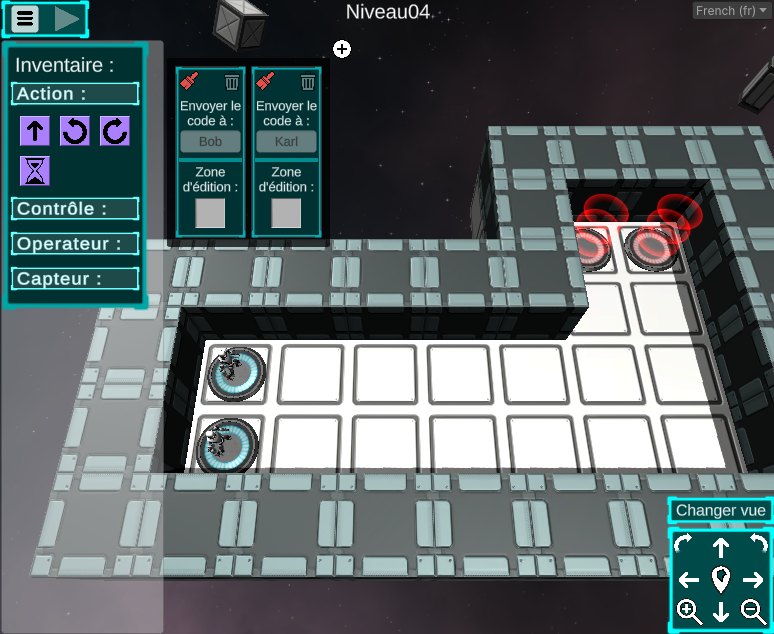Show the Capteur category
Image resolution: width=774 pixels, height=634 pixels.
75,279
